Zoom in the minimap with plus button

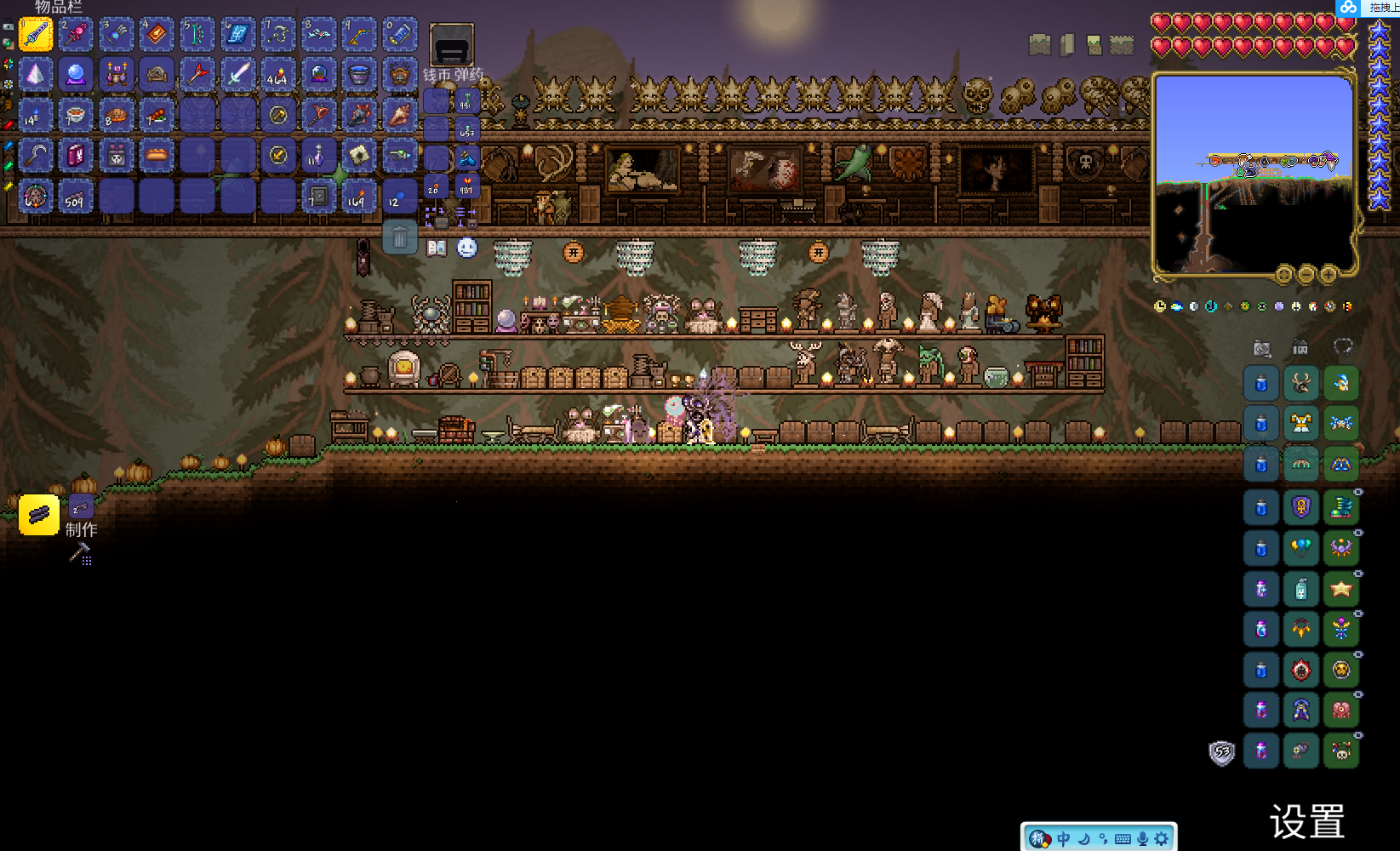1328,274
